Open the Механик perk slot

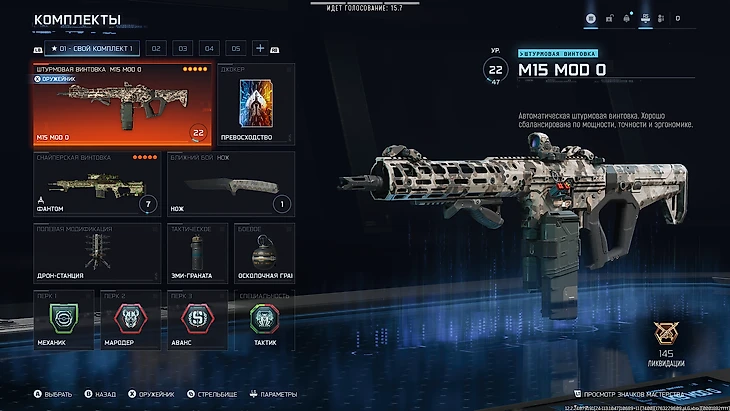[x=64, y=320]
